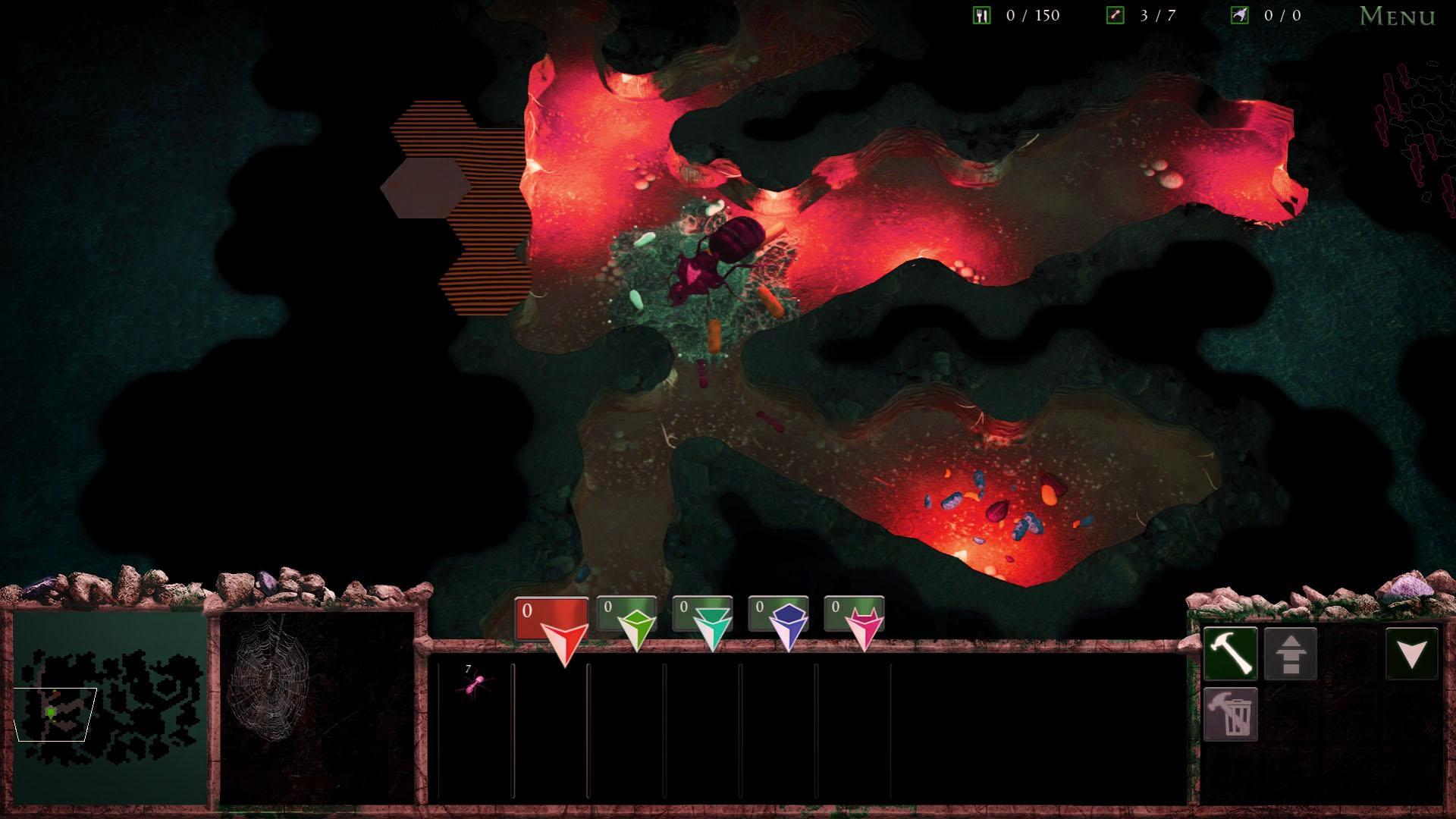Screen dimensions: 1456x819
Task: Click the upgrade arrow button
Action: 1290,654
